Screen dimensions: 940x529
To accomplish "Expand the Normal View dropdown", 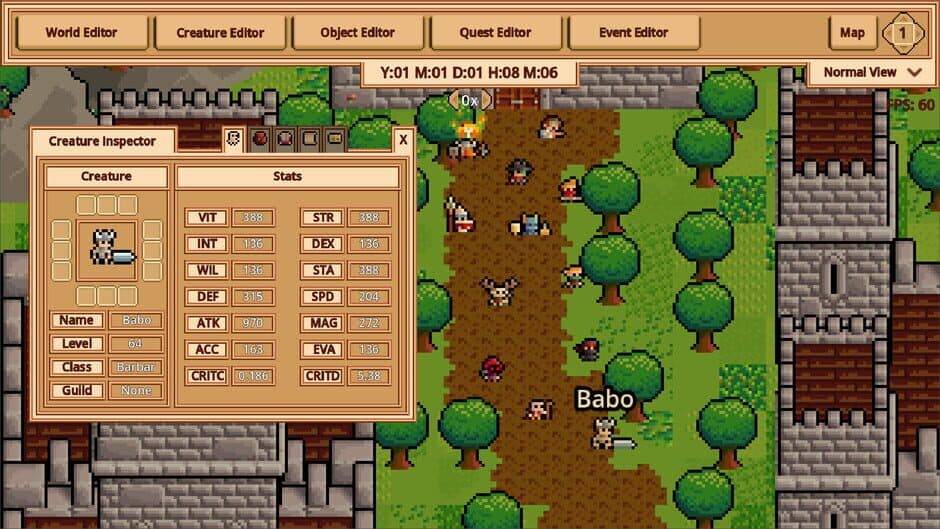I will [x=872, y=72].
